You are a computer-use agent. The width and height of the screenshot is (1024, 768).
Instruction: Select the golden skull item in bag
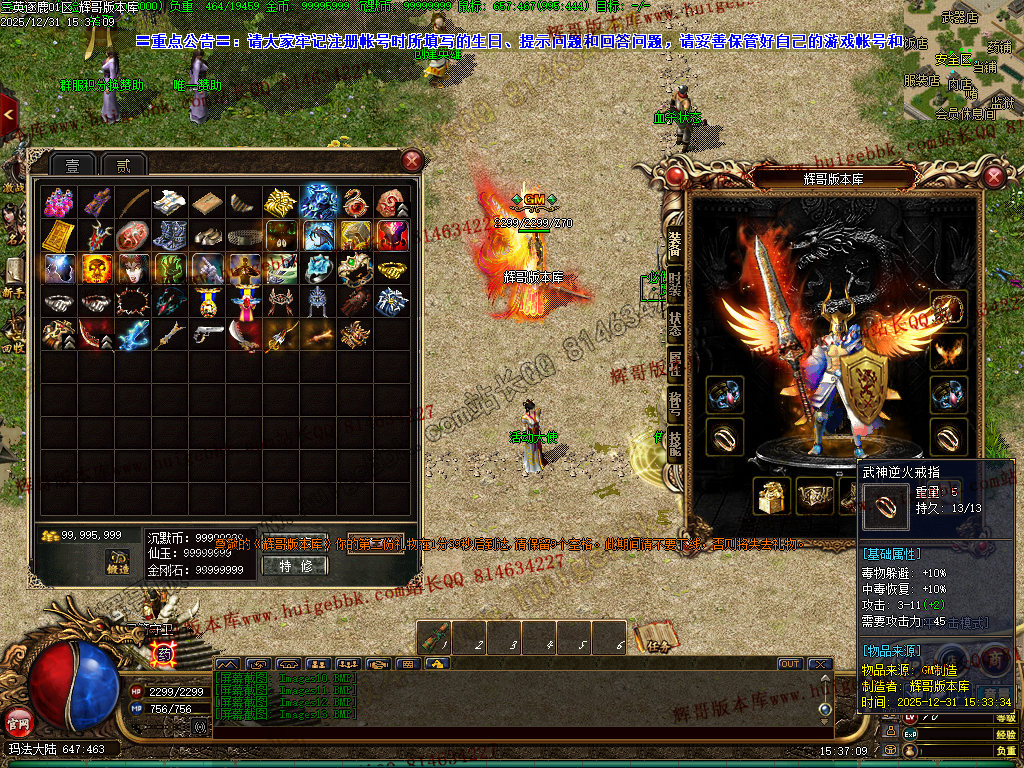coord(97,268)
